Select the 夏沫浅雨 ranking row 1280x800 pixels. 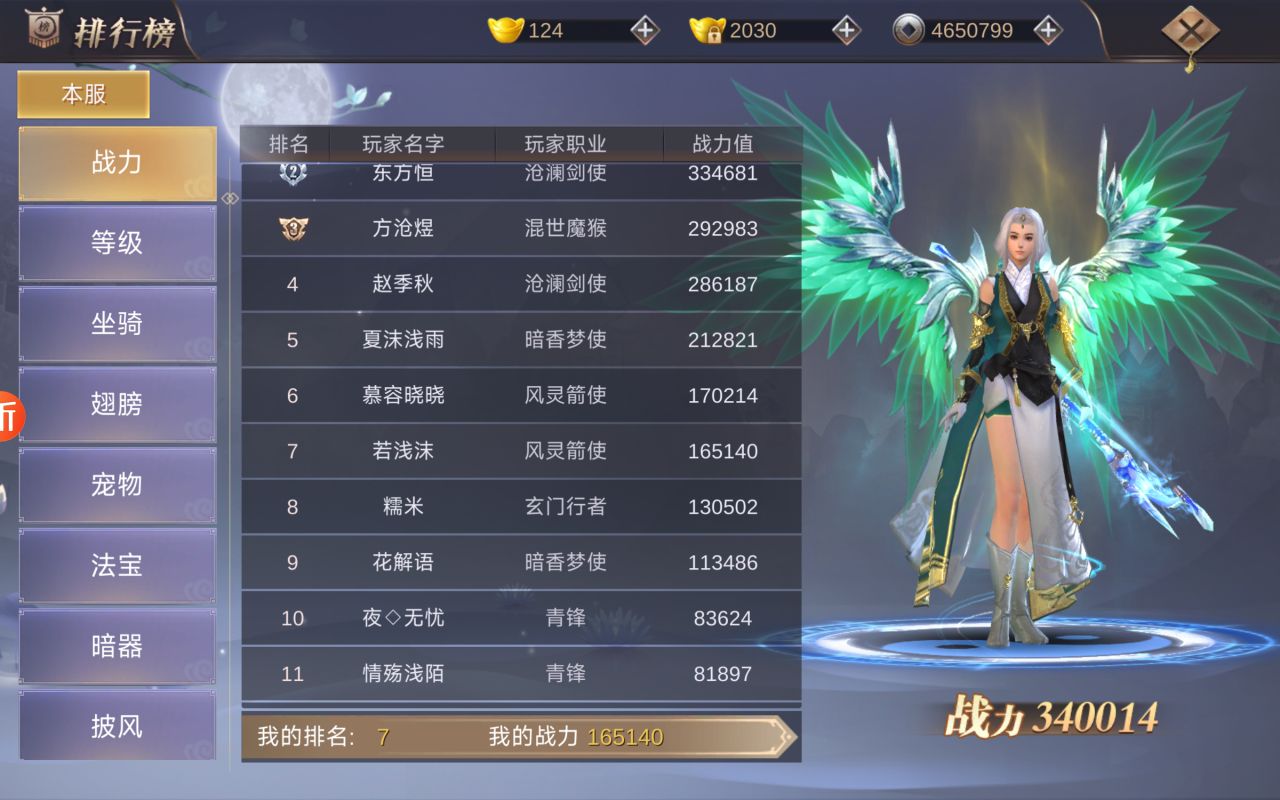coord(520,340)
